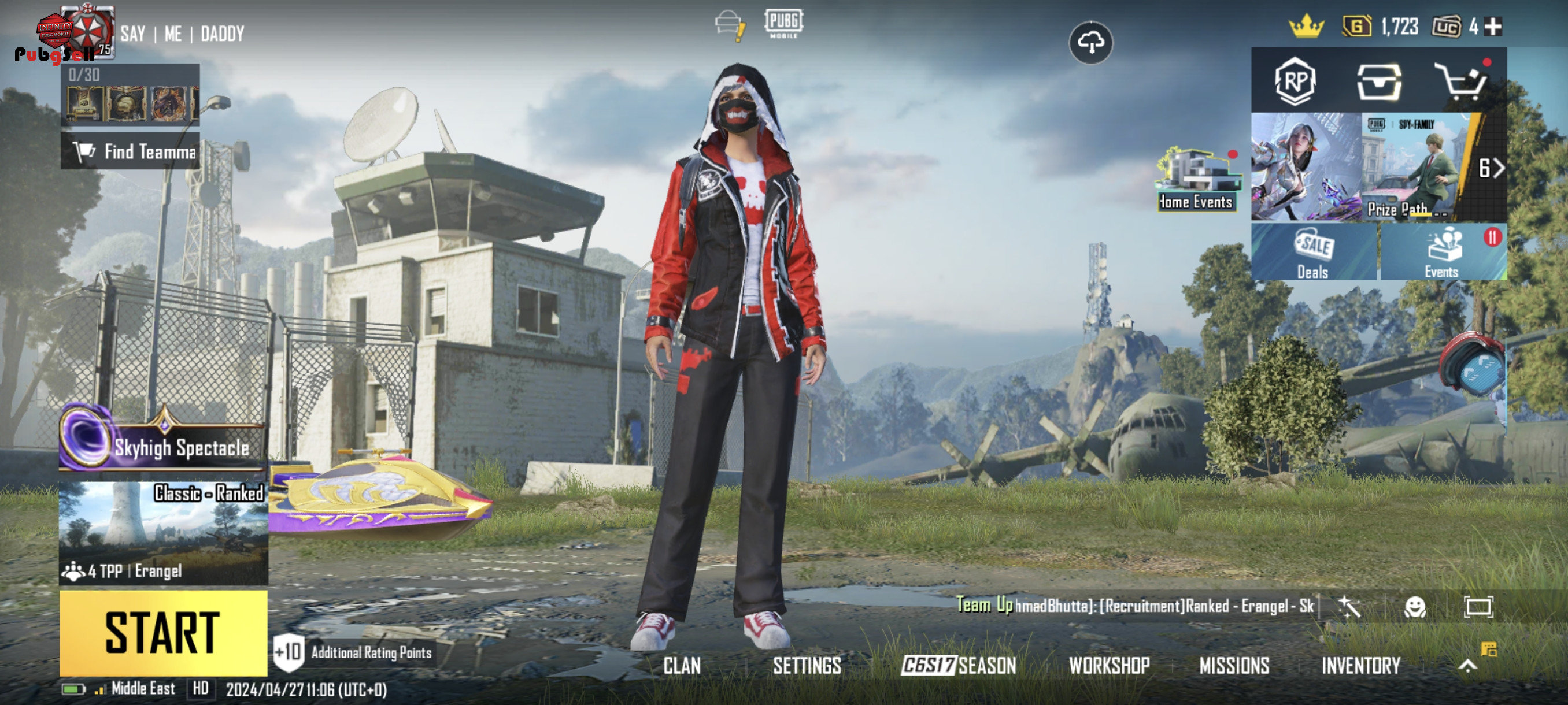
Task: Open the INVENTORY menu
Action: pyautogui.click(x=1361, y=666)
